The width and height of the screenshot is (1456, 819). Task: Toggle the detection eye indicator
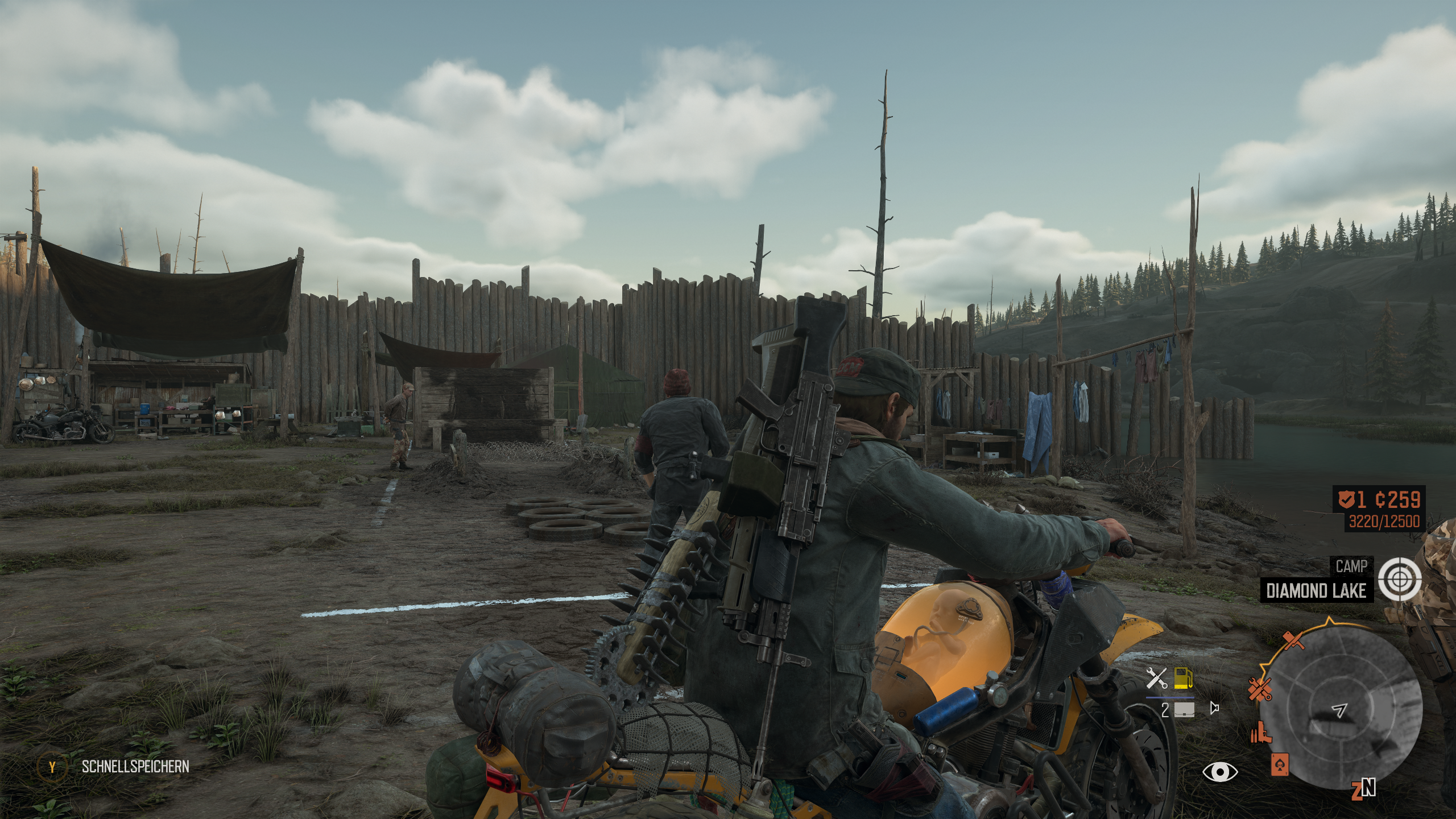pyautogui.click(x=1220, y=773)
